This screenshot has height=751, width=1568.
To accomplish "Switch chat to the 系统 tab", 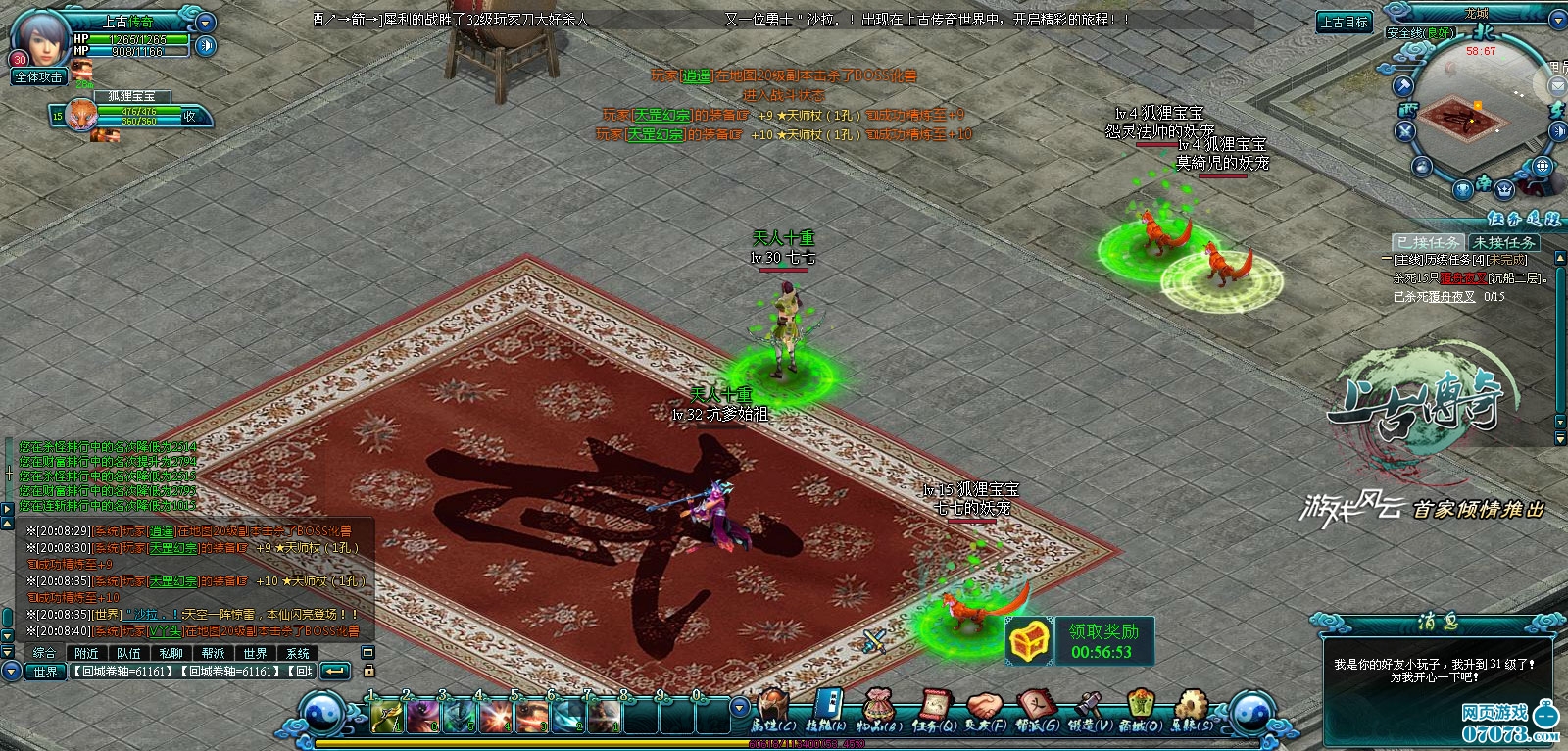I will (x=298, y=653).
